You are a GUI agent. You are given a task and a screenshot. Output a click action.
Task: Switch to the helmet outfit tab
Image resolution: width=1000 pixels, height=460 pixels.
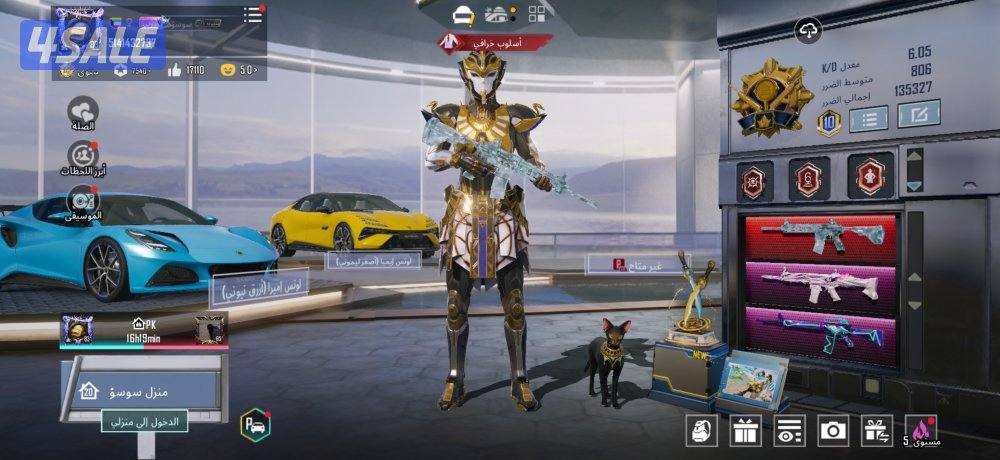pos(463,14)
